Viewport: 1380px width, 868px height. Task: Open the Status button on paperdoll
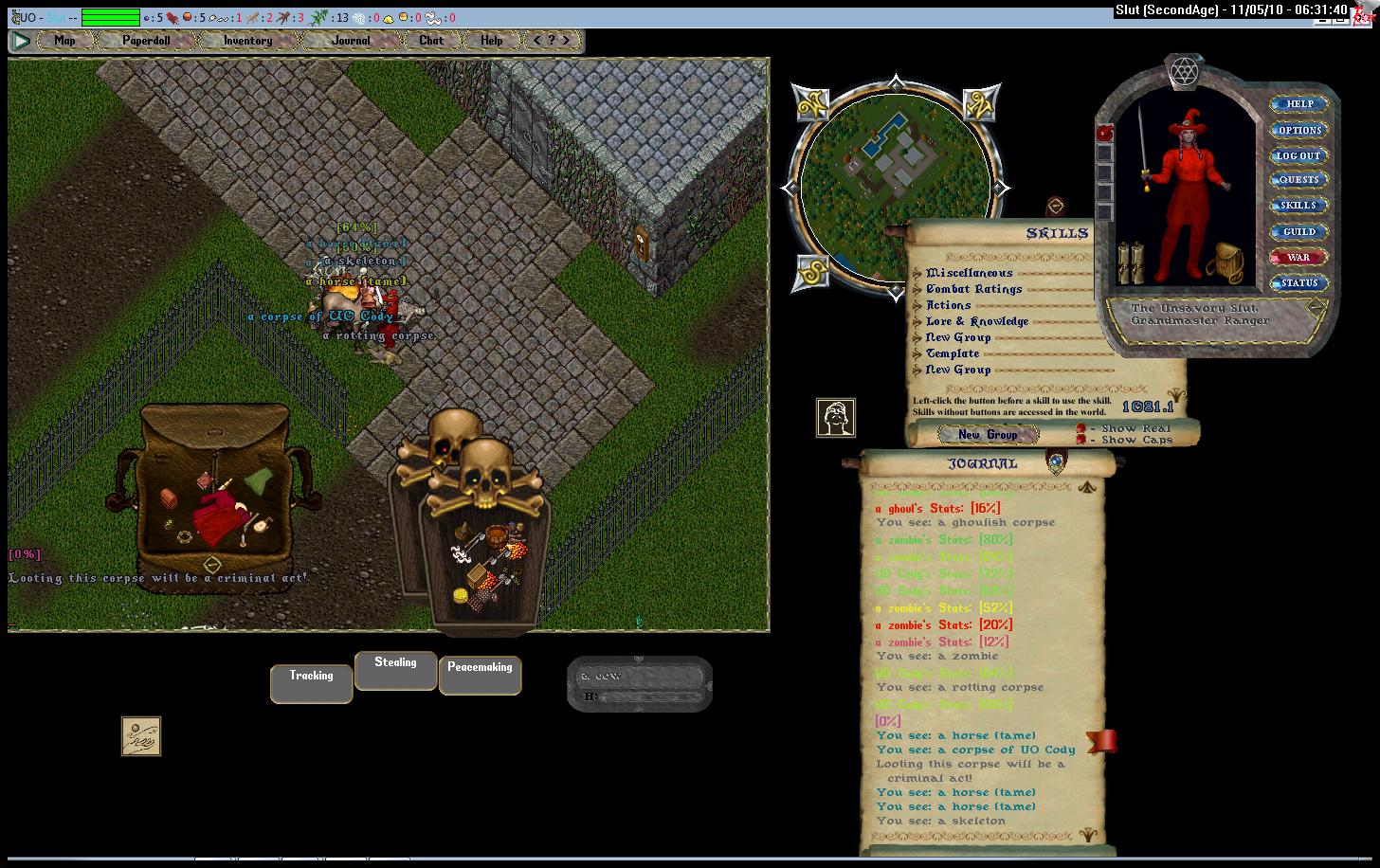(1298, 282)
